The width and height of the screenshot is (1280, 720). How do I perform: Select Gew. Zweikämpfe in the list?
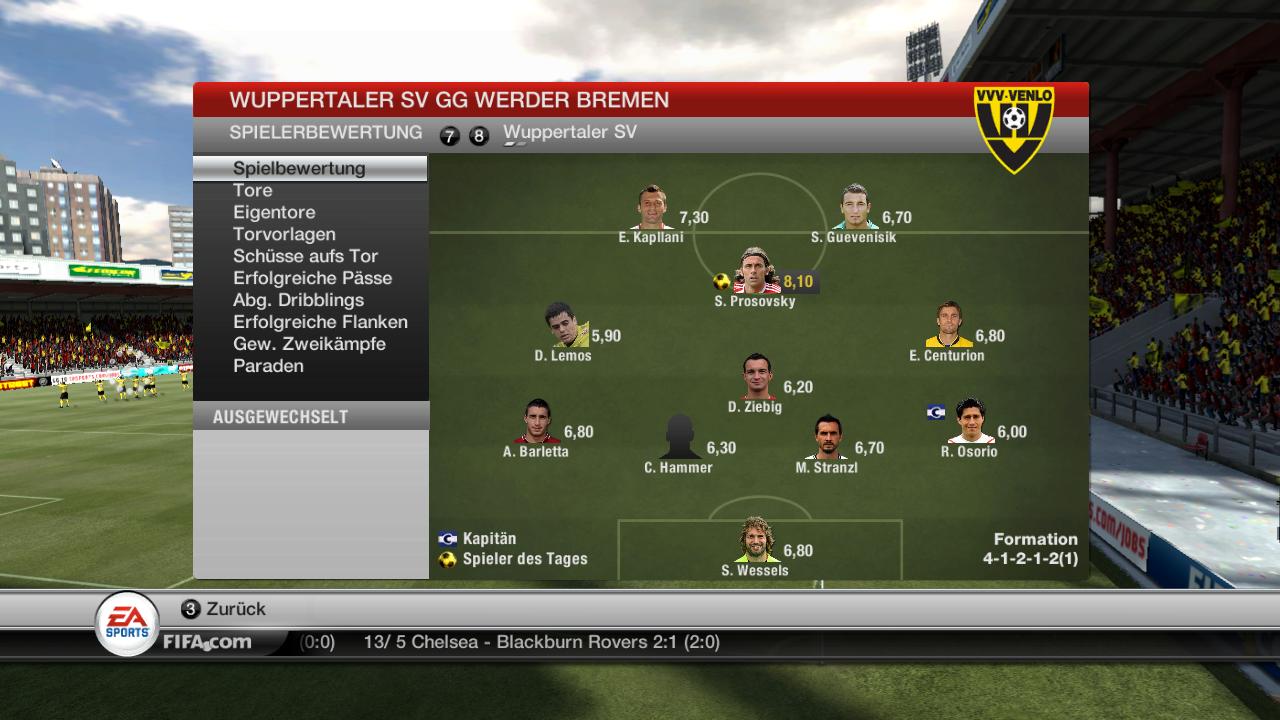pyautogui.click(x=309, y=344)
